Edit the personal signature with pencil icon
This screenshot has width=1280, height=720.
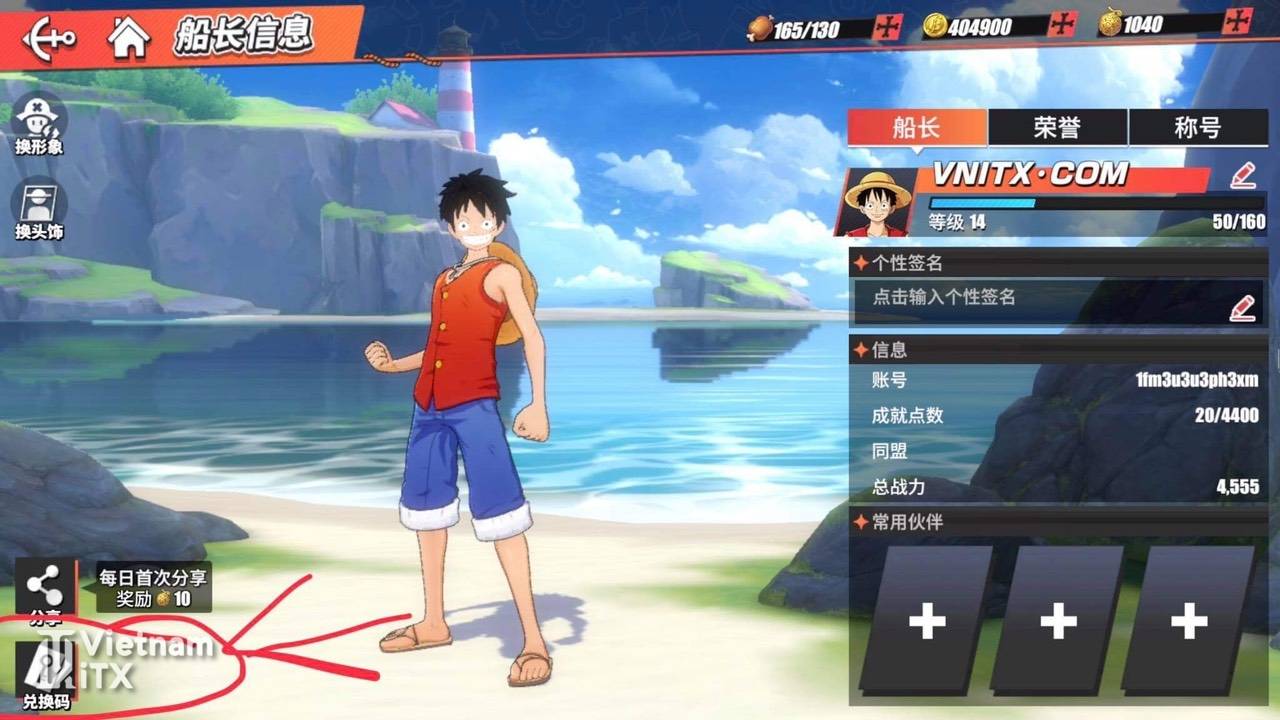[1243, 308]
